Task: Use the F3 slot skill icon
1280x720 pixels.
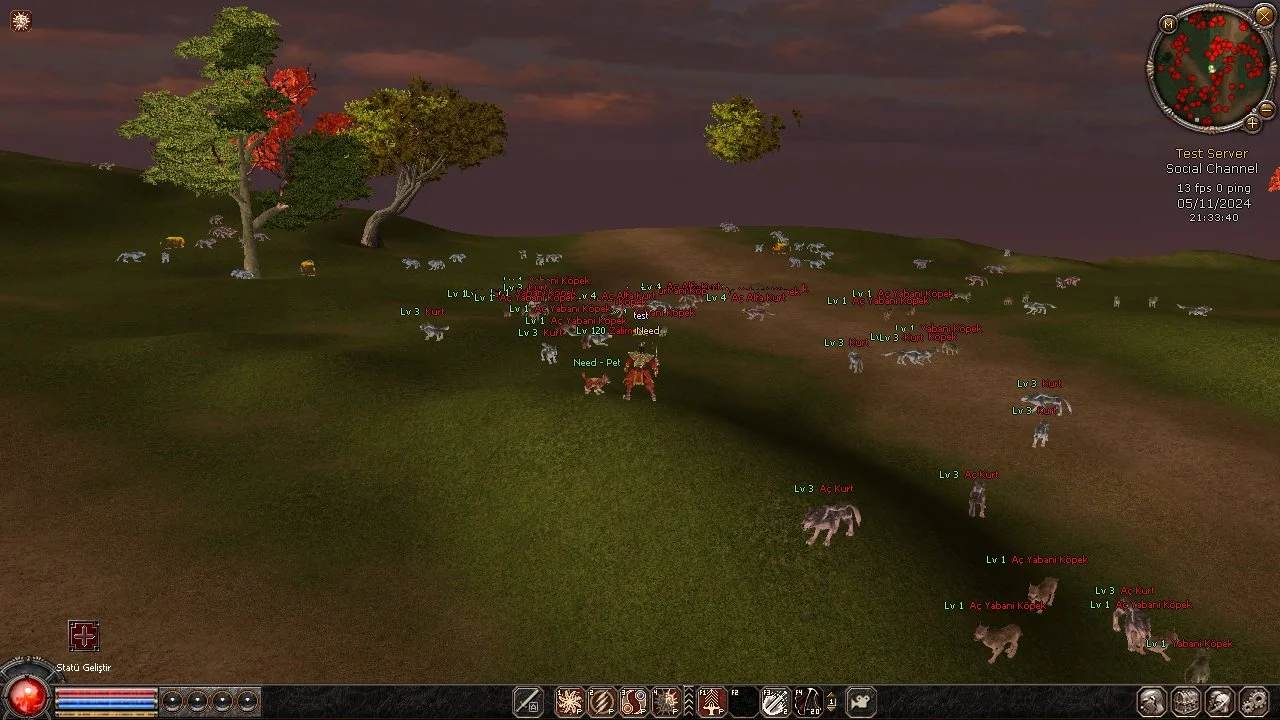Action: pos(776,701)
